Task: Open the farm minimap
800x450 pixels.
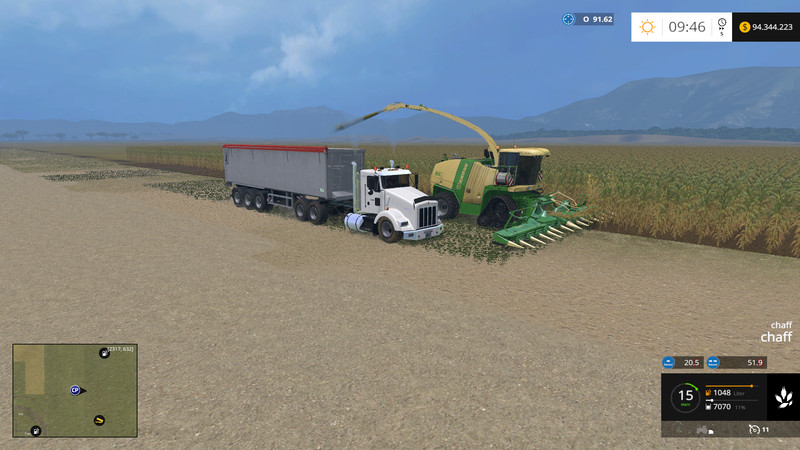Action: coord(75,390)
